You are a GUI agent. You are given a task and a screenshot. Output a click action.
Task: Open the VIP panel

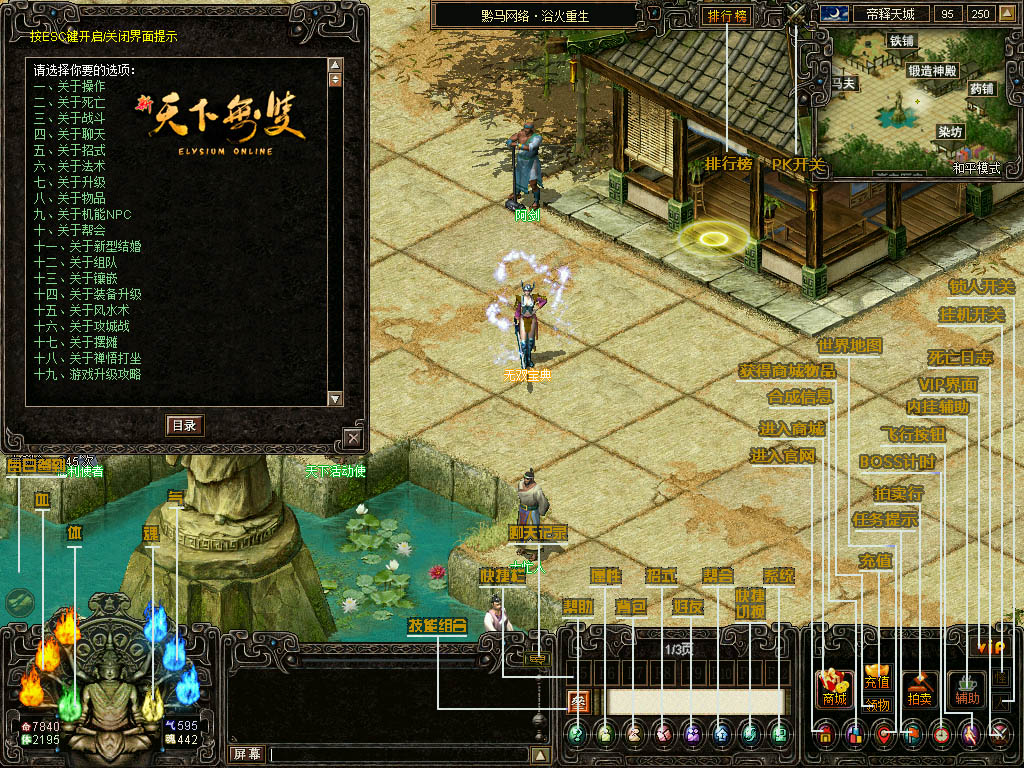pyautogui.click(x=990, y=648)
